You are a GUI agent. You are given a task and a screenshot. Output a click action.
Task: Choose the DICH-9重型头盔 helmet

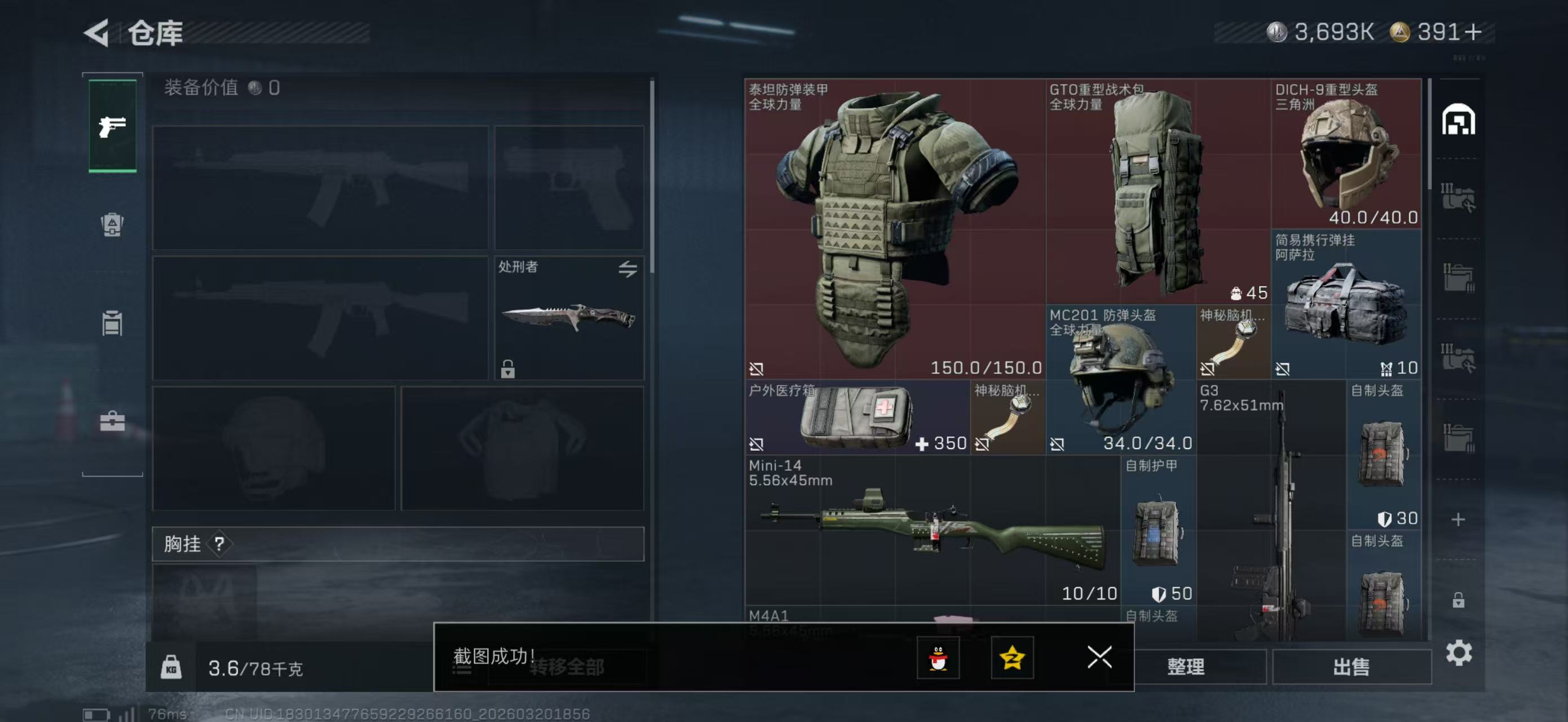[1345, 153]
